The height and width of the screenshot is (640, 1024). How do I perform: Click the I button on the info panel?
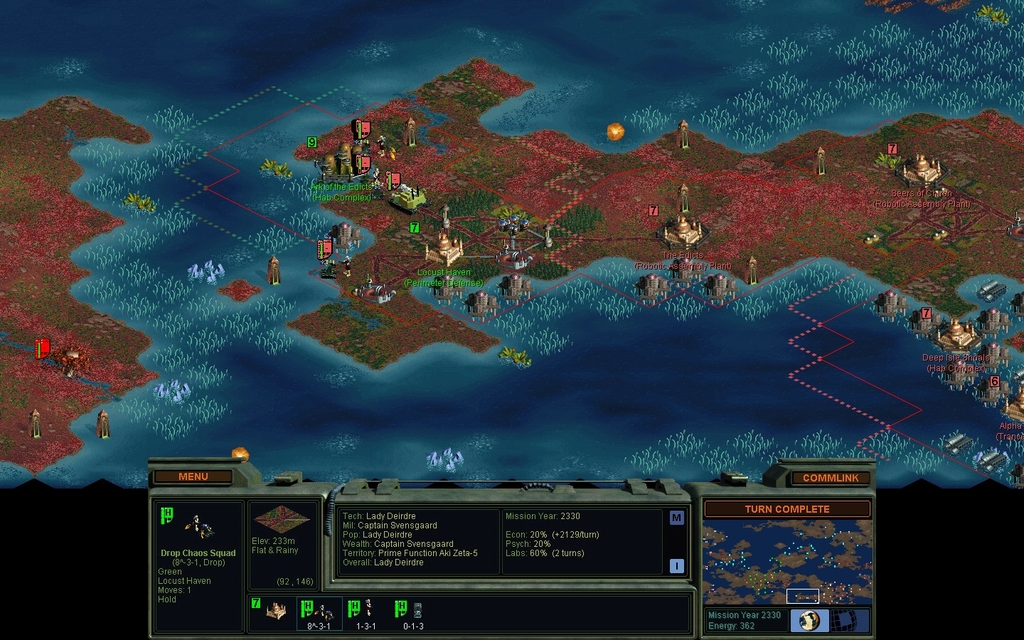coord(677,565)
